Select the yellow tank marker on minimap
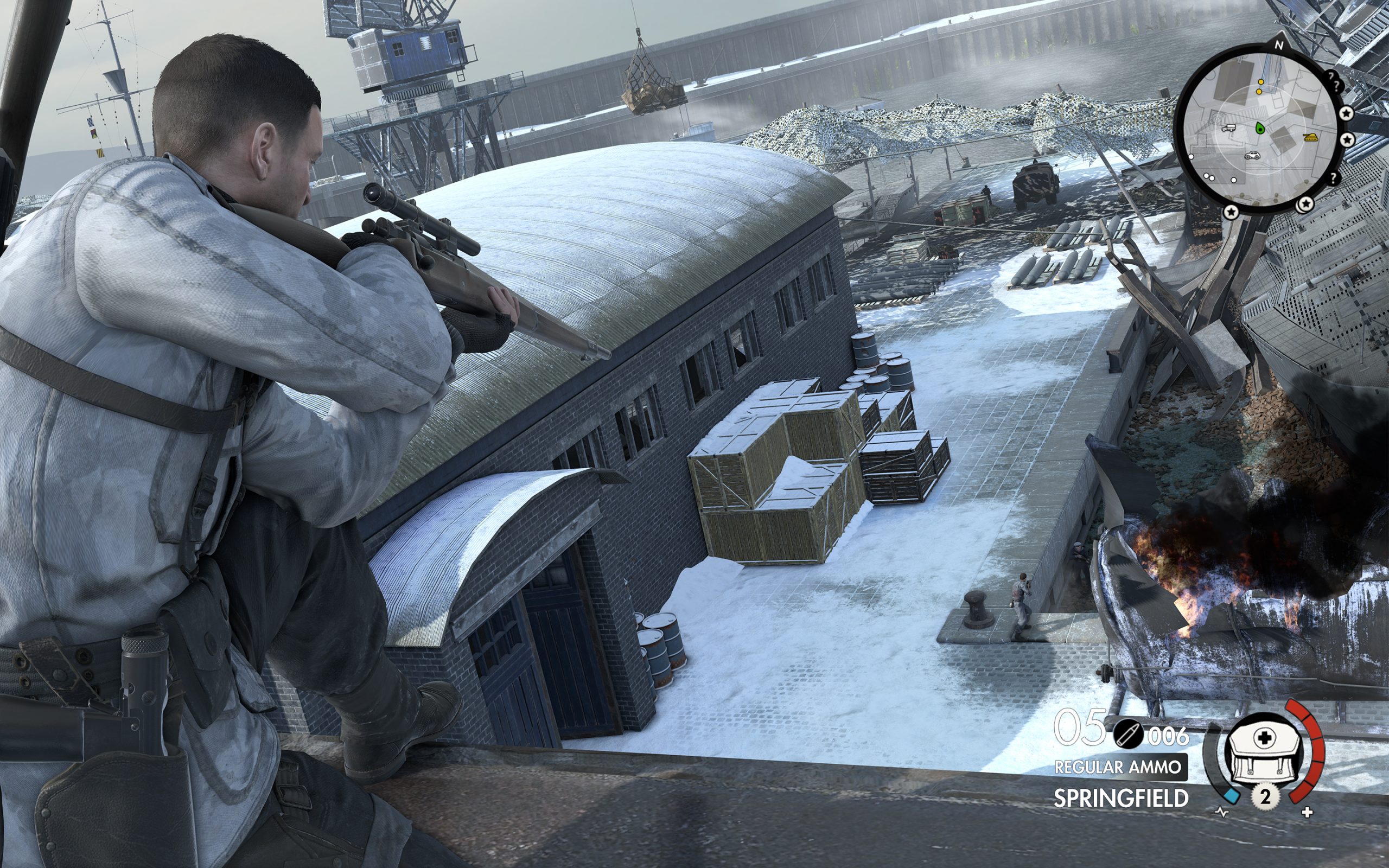This screenshot has height=868, width=1389. [x=1310, y=137]
